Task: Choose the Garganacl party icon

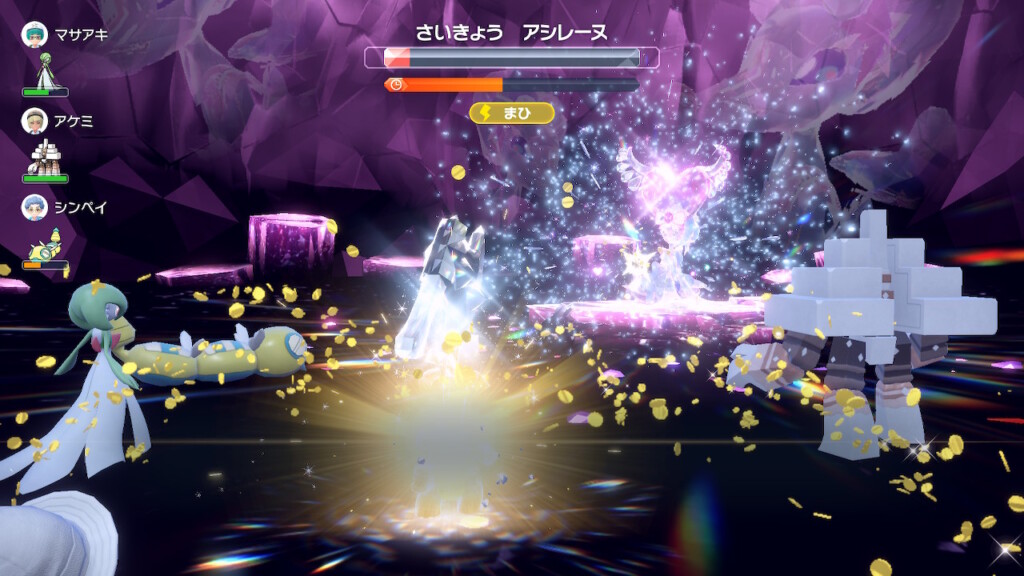Action: tap(43, 157)
